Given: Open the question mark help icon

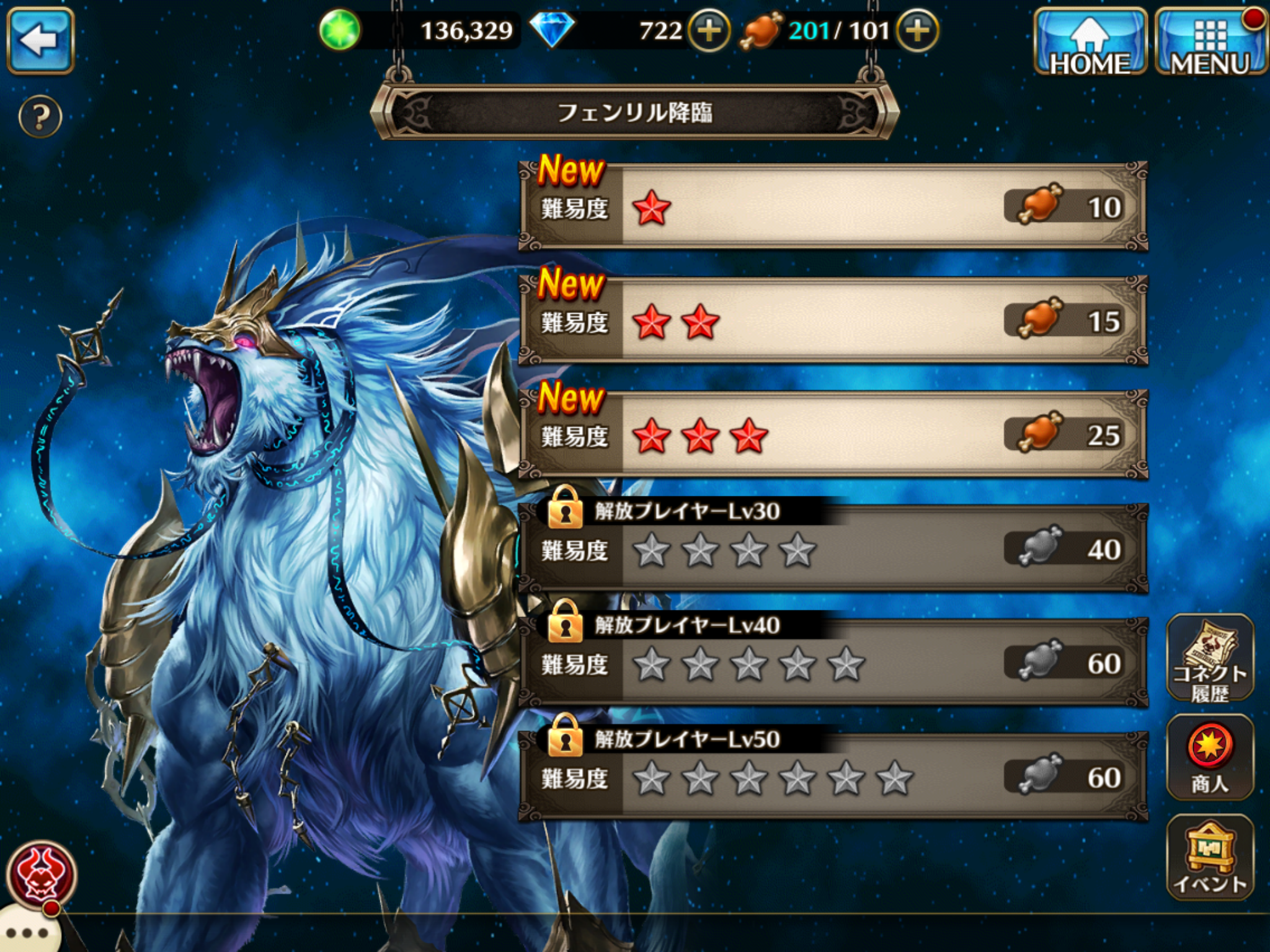Looking at the screenshot, I should coord(40,117).
